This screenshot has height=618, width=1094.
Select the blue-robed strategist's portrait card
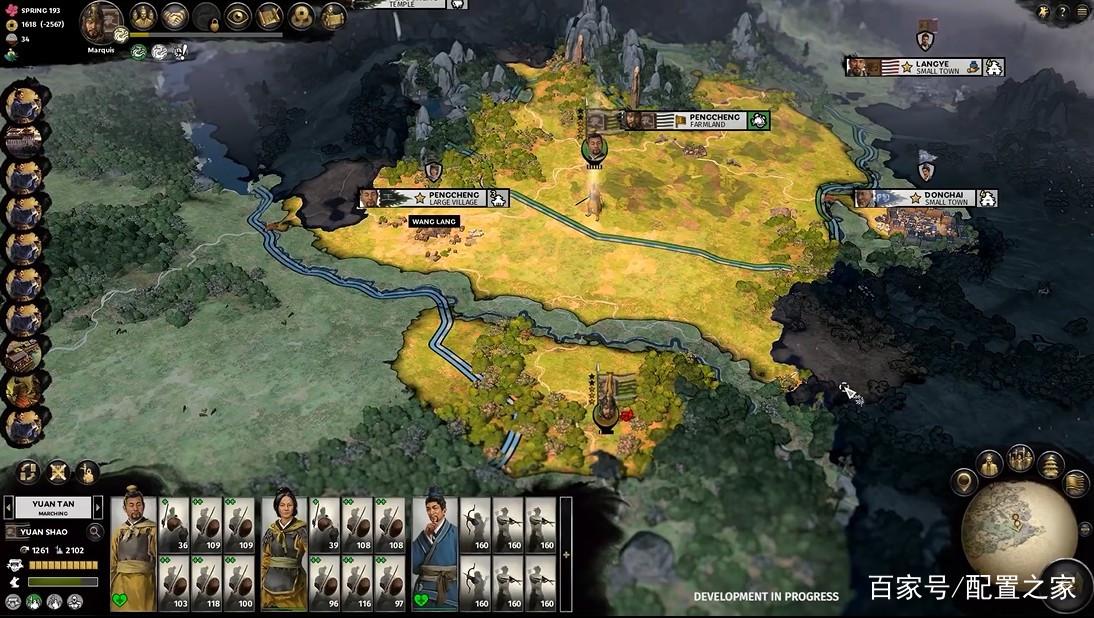(x=435, y=554)
